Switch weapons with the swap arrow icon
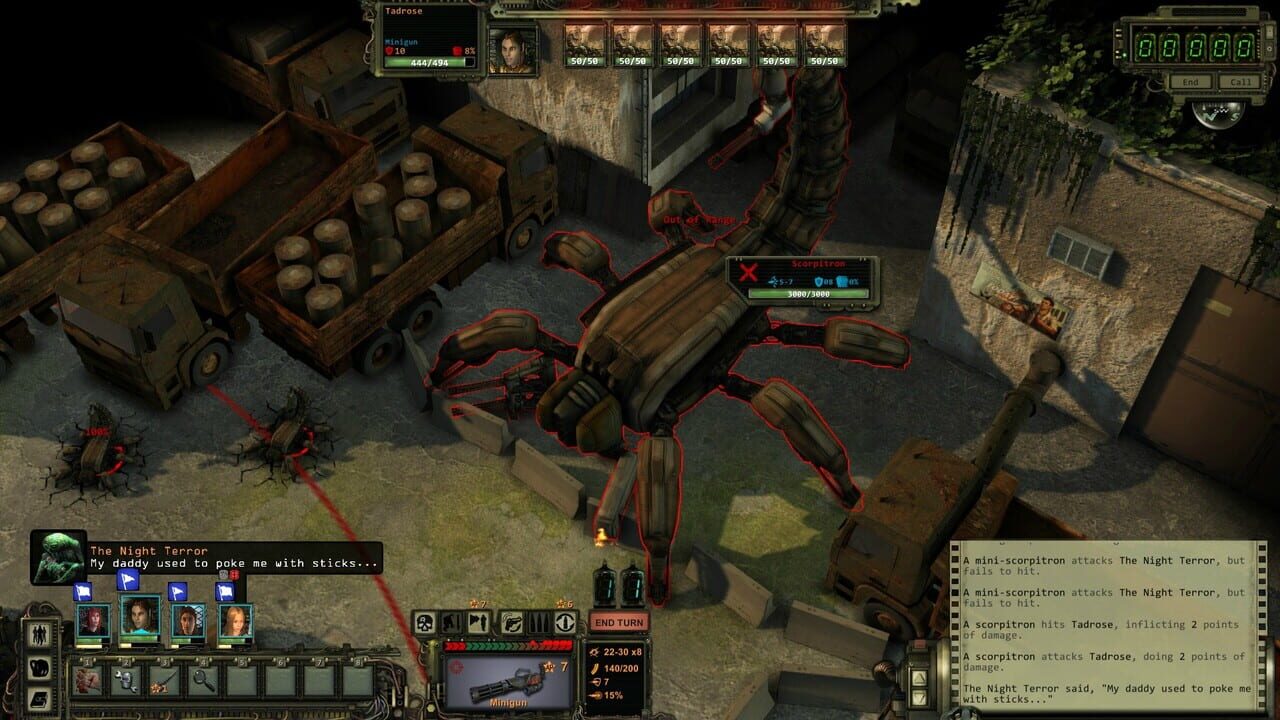Screen dimensions: 1280x720 tap(565, 624)
